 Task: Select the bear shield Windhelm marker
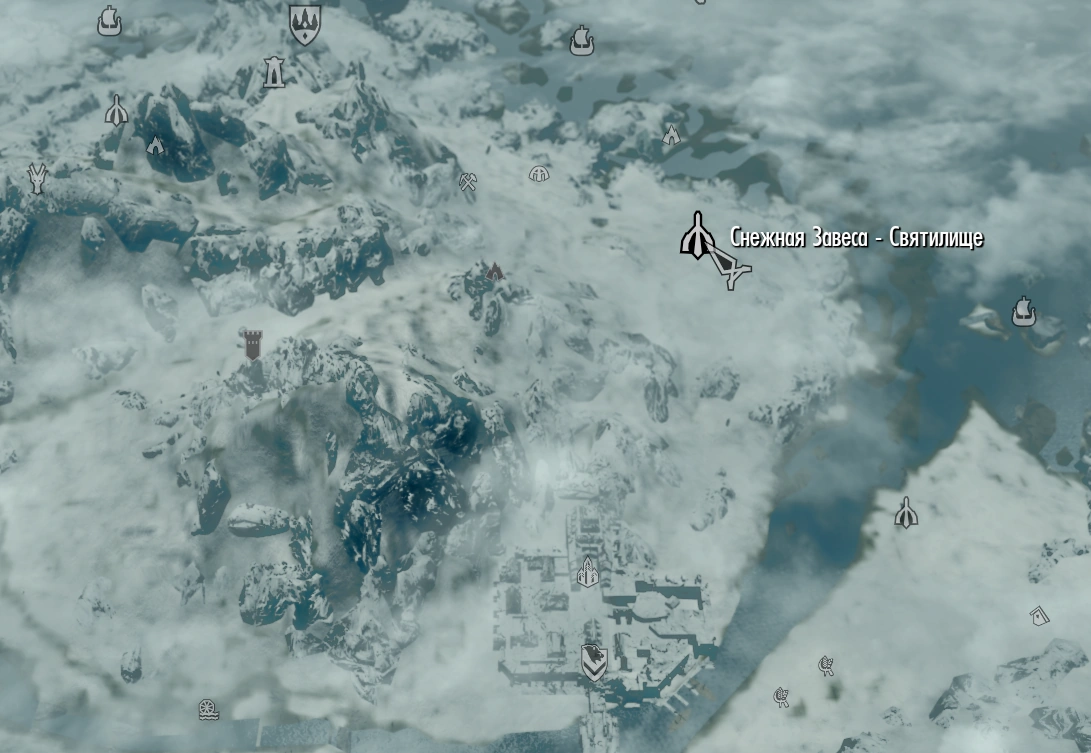point(594,661)
